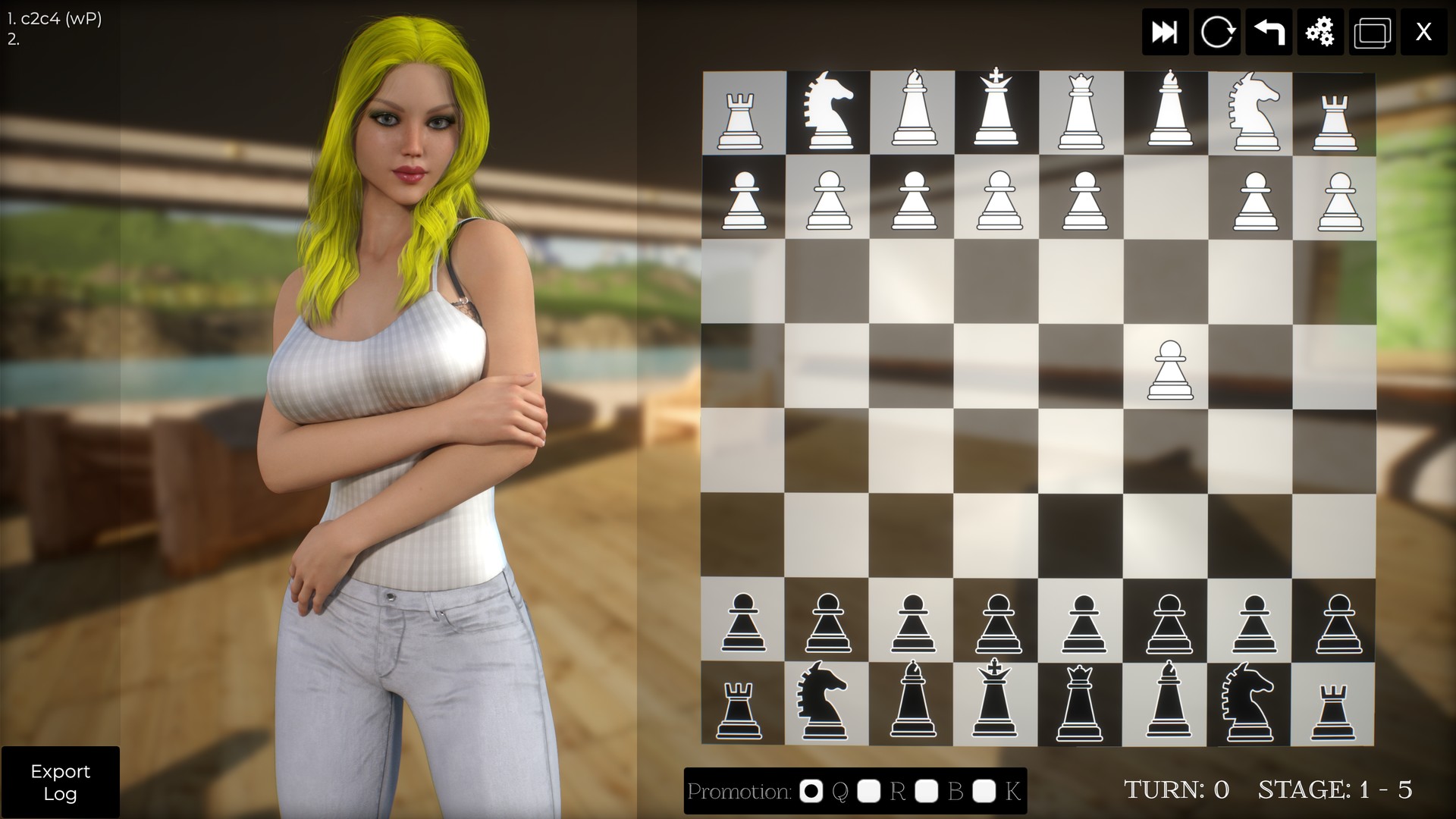
Task: Click the board view toggle icon
Action: 1371,32
